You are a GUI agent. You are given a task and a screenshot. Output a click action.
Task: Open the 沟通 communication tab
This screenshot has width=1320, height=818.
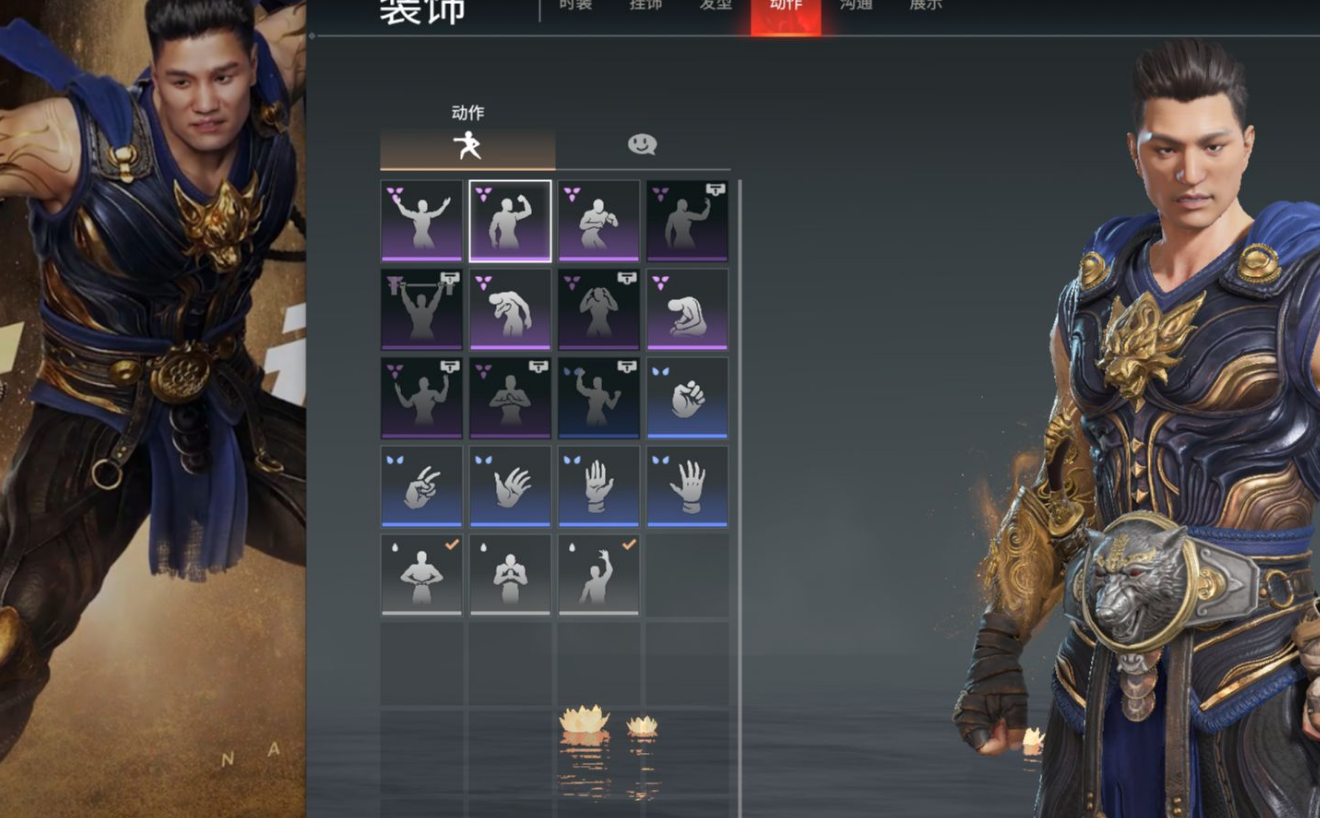coord(856,6)
